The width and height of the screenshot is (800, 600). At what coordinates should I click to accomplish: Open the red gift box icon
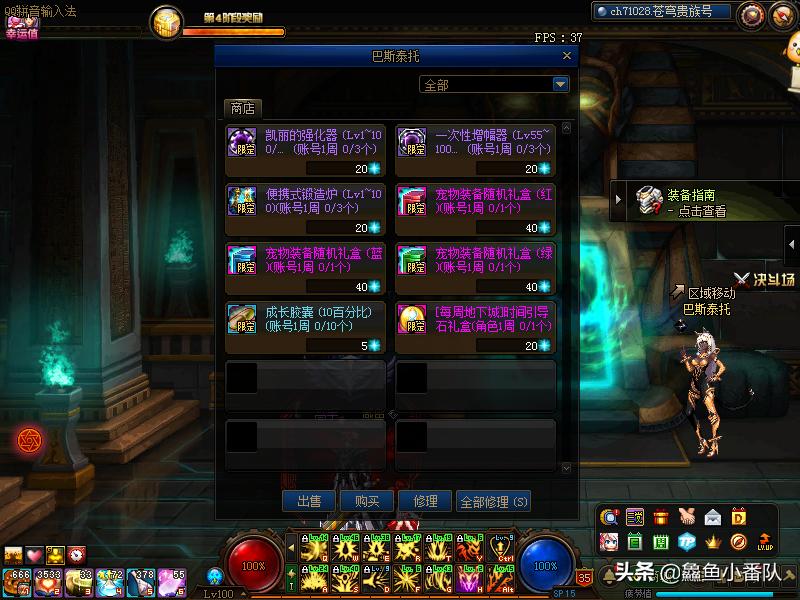tap(661, 517)
